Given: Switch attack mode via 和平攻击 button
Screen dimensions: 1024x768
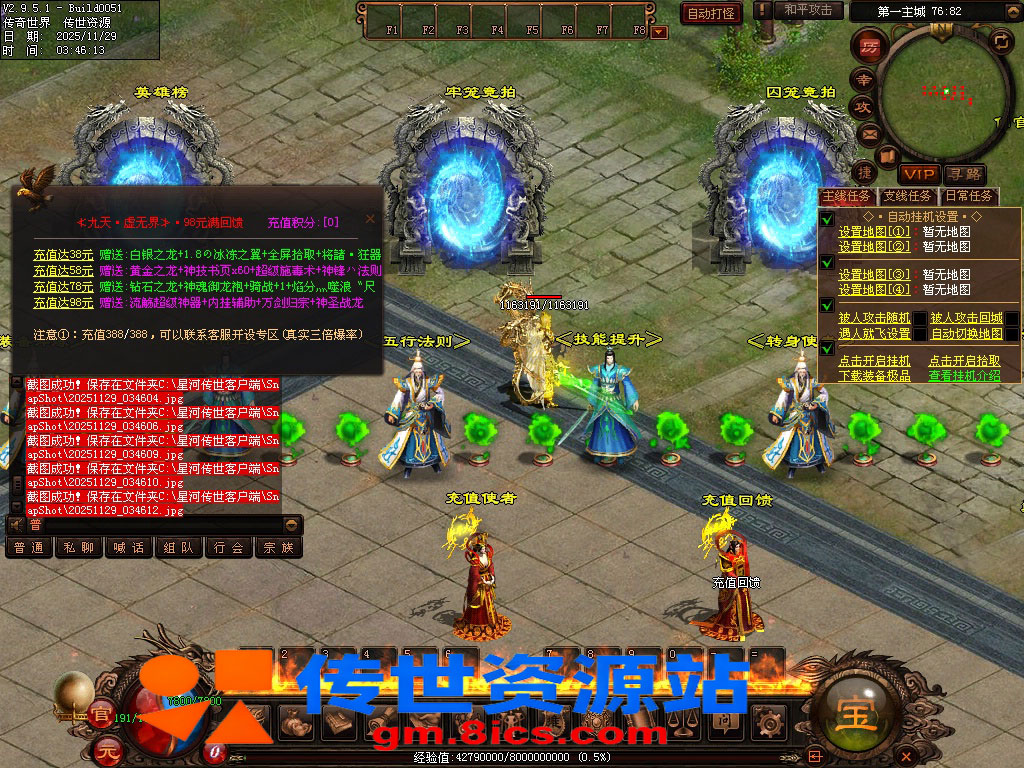Looking at the screenshot, I should [808, 10].
